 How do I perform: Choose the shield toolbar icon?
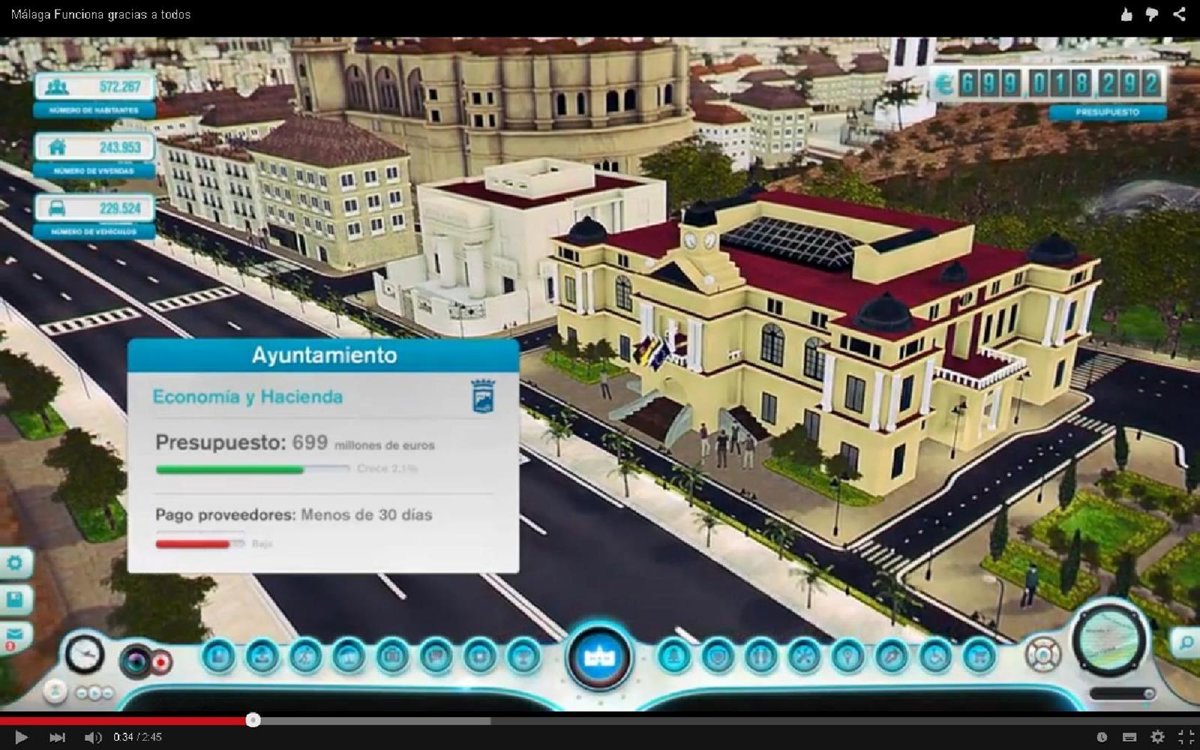coord(718,657)
